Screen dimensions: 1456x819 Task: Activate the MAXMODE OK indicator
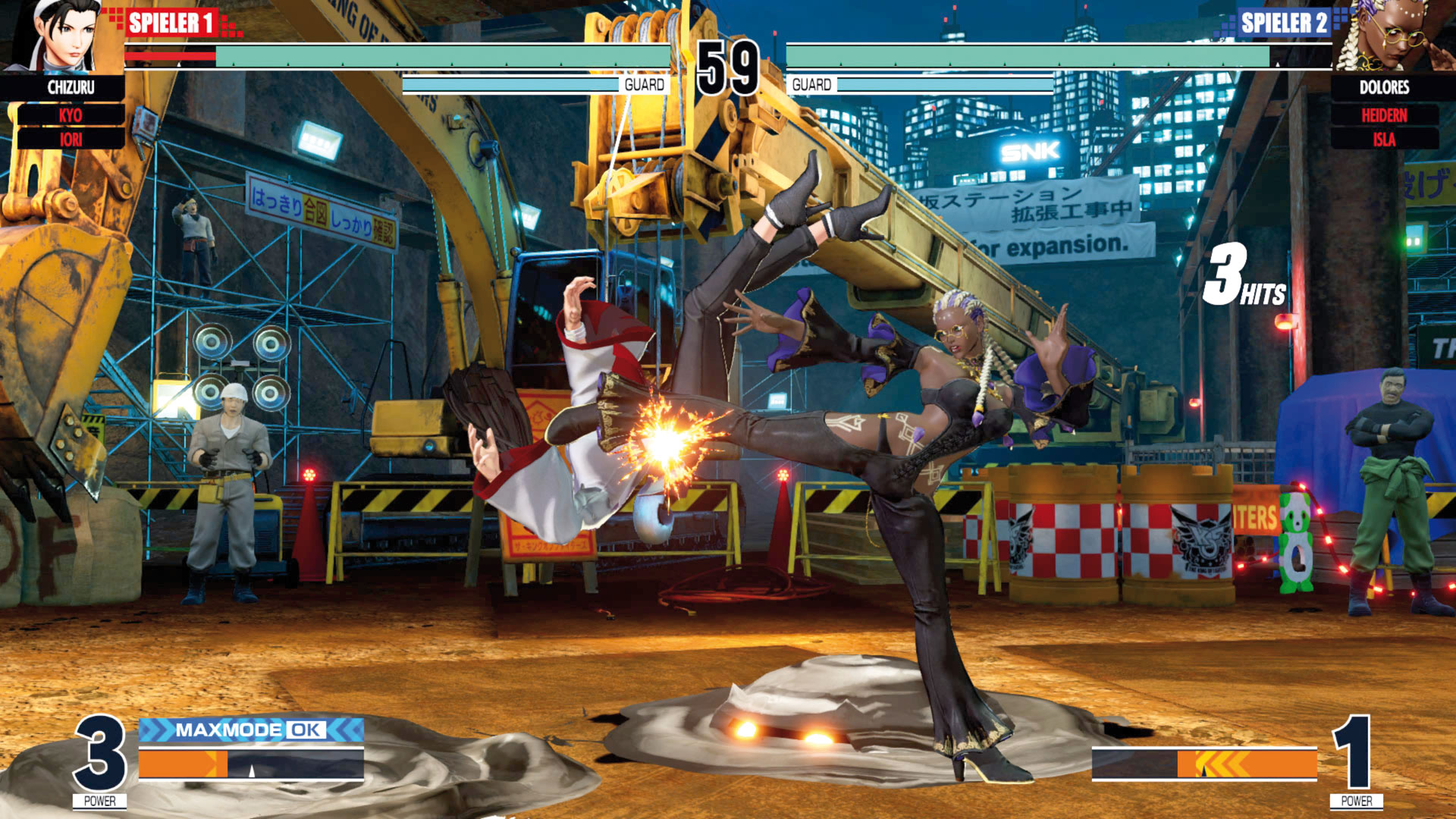pos(251,730)
